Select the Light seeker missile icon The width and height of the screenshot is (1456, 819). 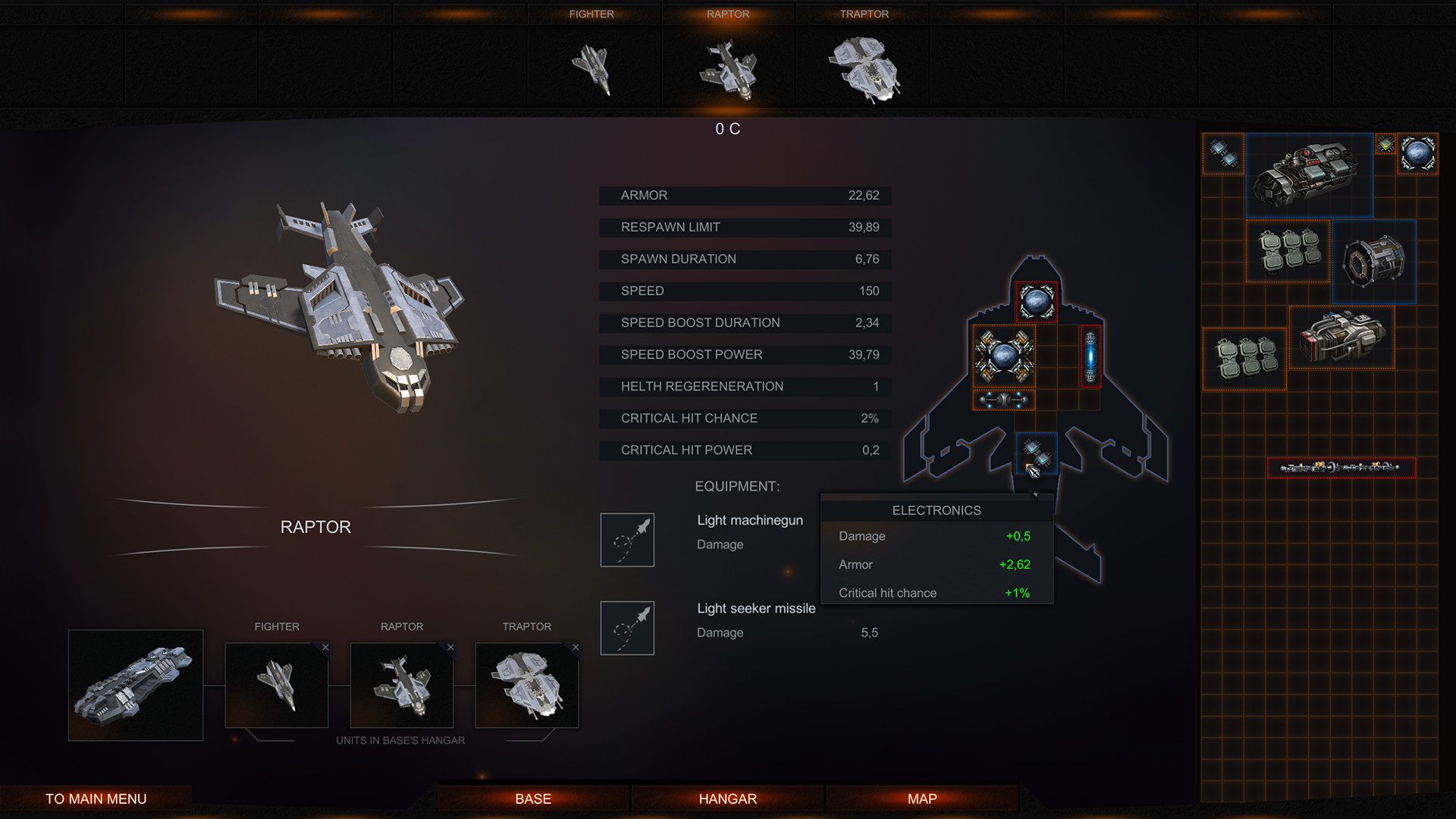627,628
